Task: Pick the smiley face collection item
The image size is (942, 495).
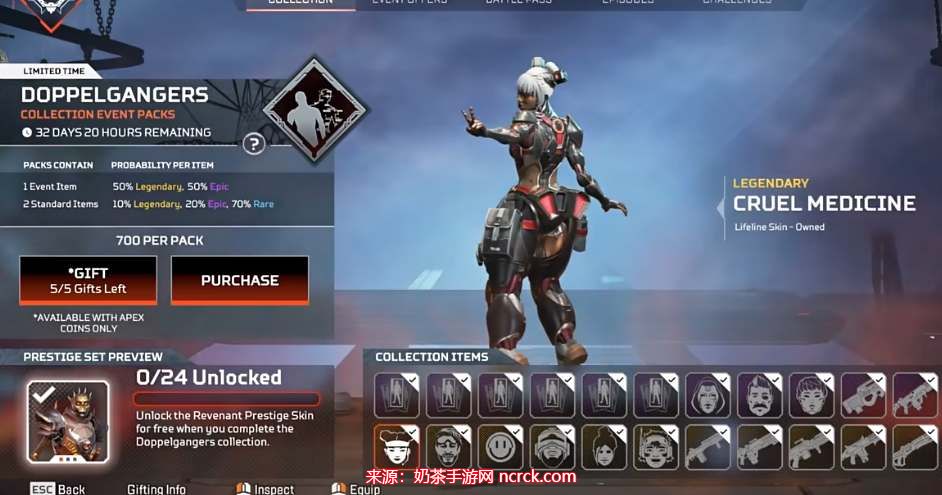Action: (500, 447)
